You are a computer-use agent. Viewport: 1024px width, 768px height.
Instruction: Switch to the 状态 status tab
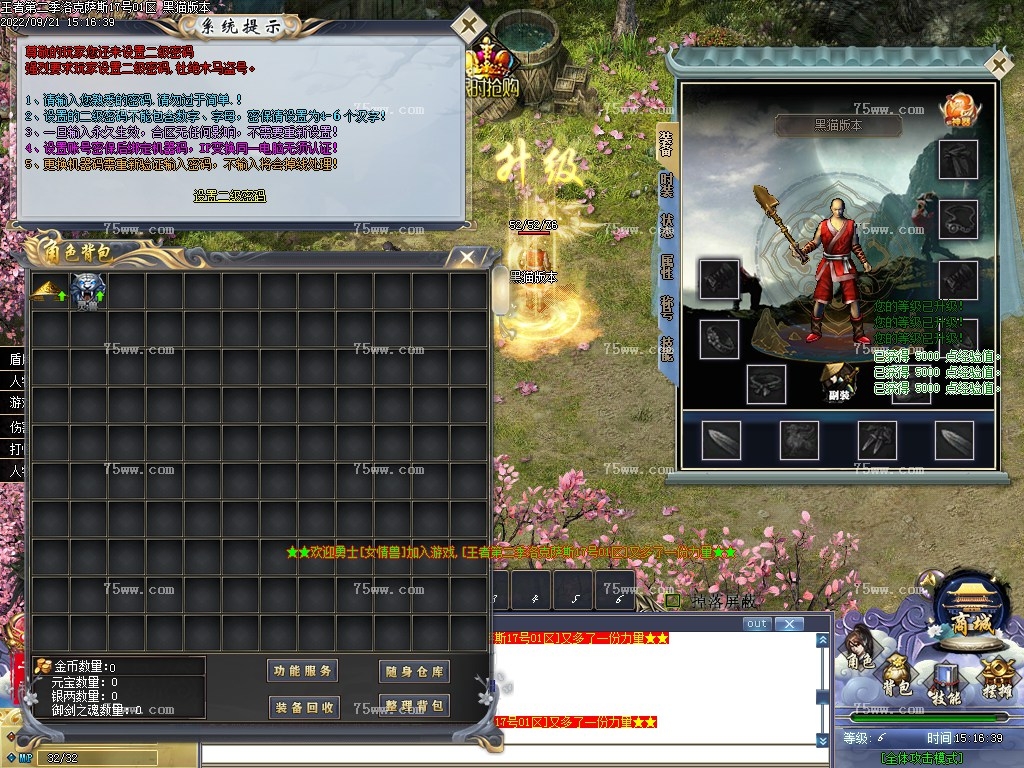click(x=666, y=226)
